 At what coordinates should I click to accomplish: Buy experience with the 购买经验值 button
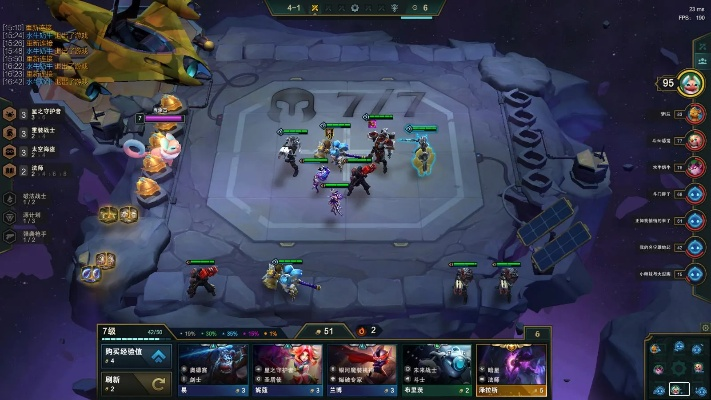[x=136, y=355]
